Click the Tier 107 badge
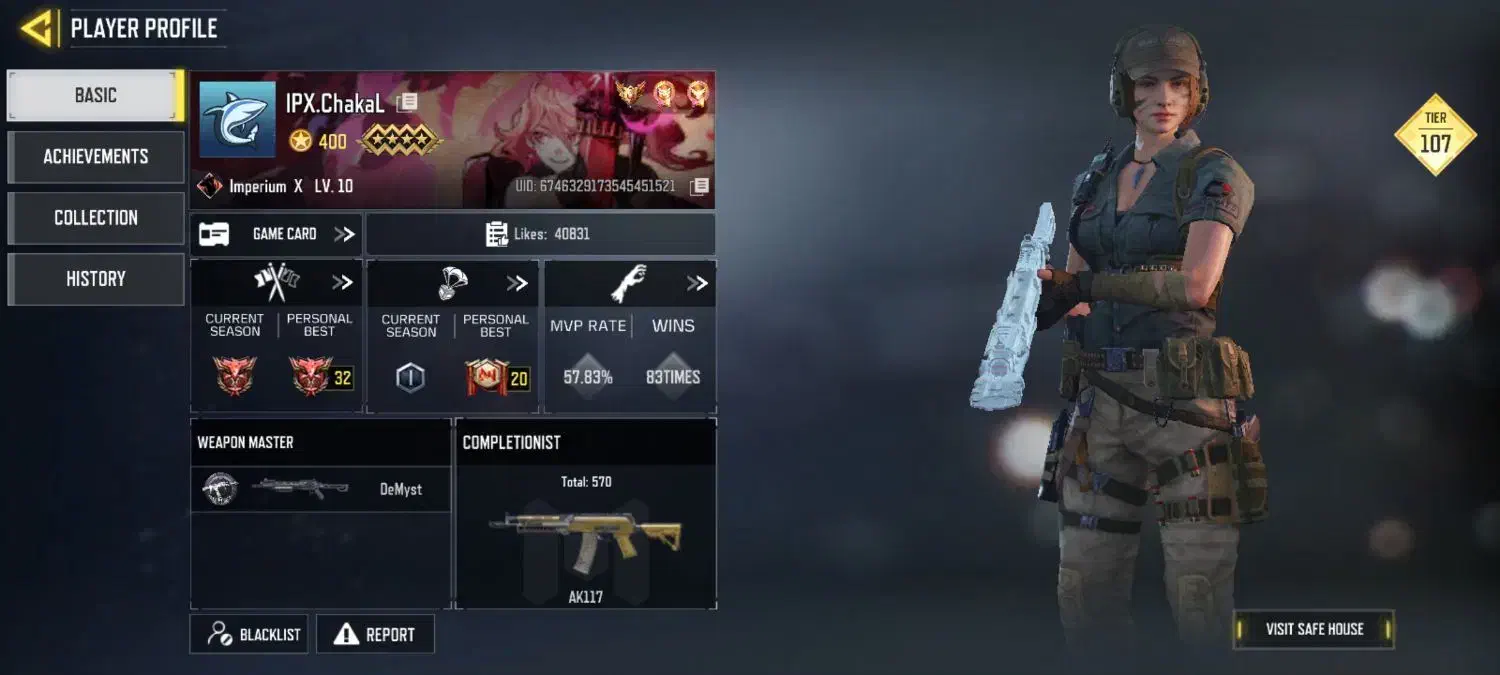Viewport: 1500px width, 675px height. coord(1435,135)
